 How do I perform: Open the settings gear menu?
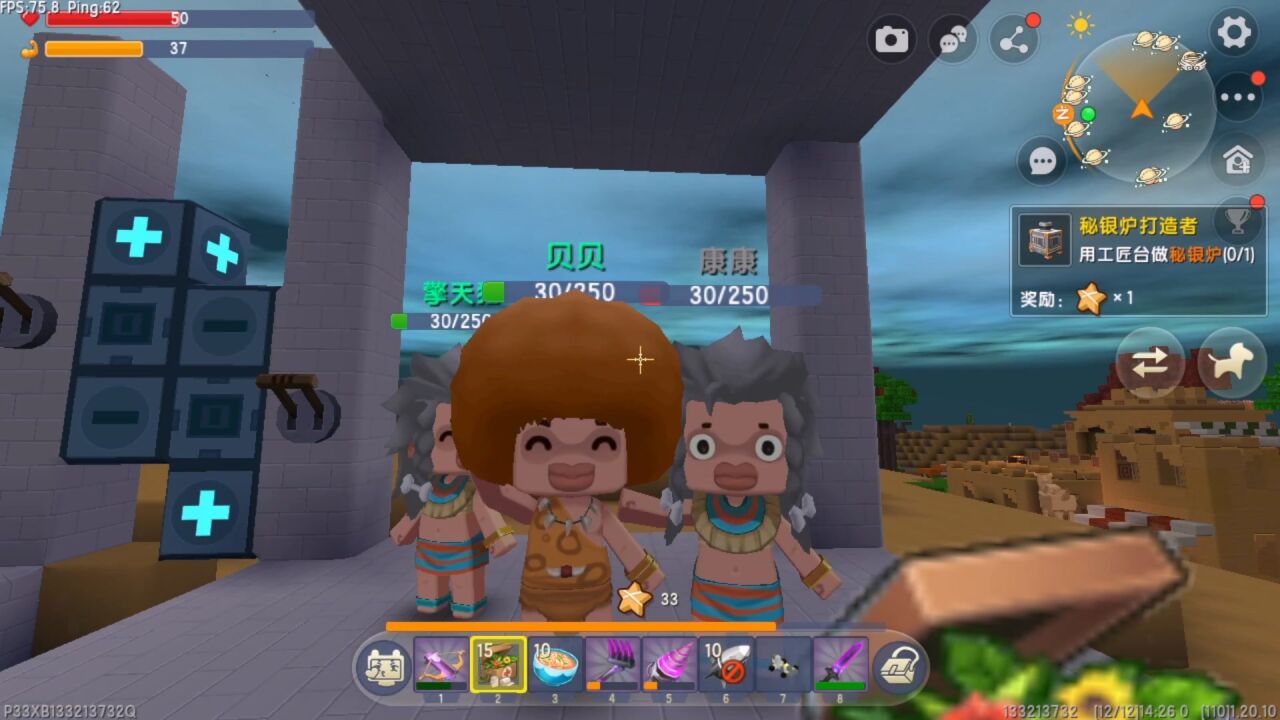tap(1233, 32)
